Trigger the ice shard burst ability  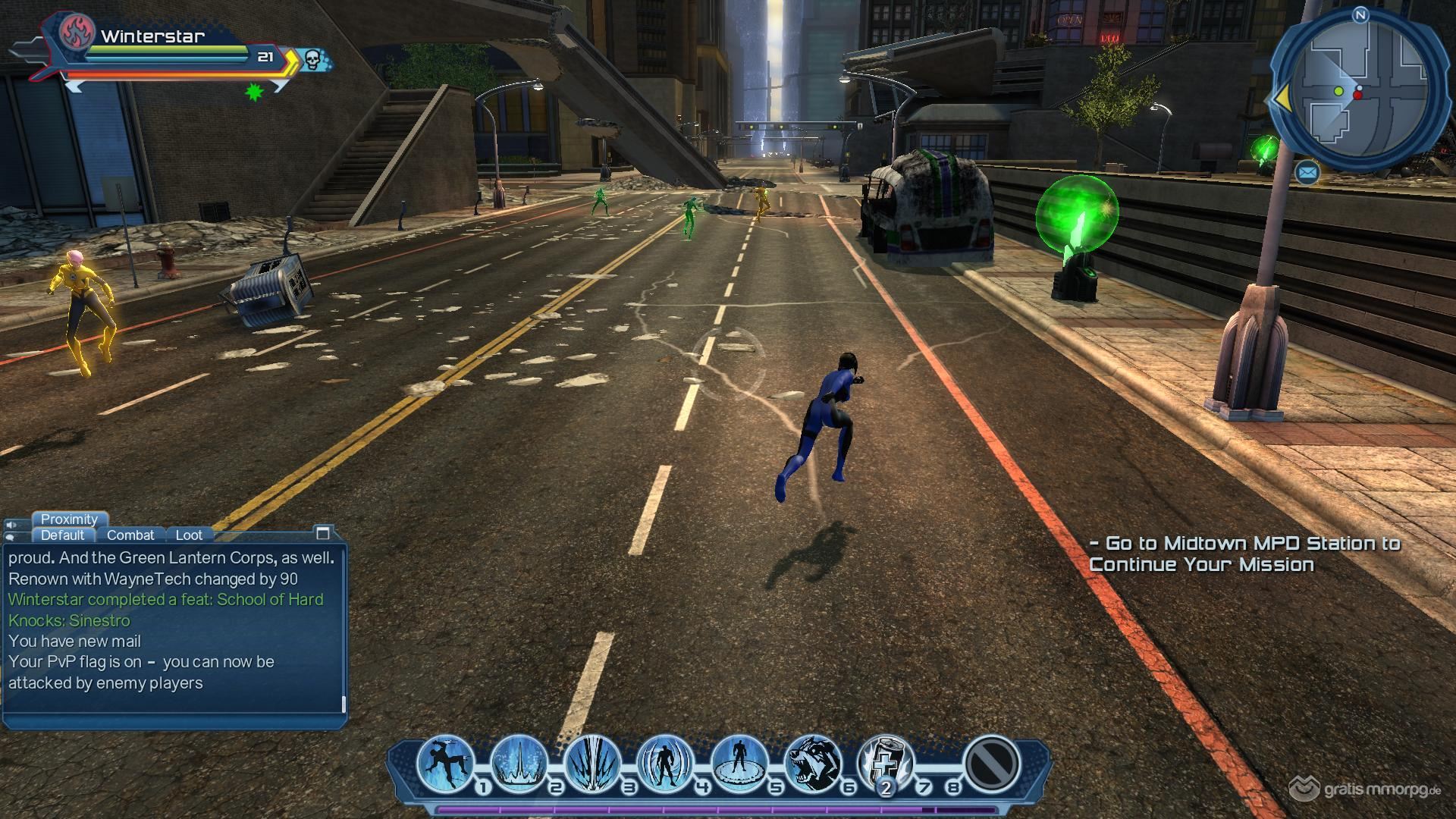(592, 763)
